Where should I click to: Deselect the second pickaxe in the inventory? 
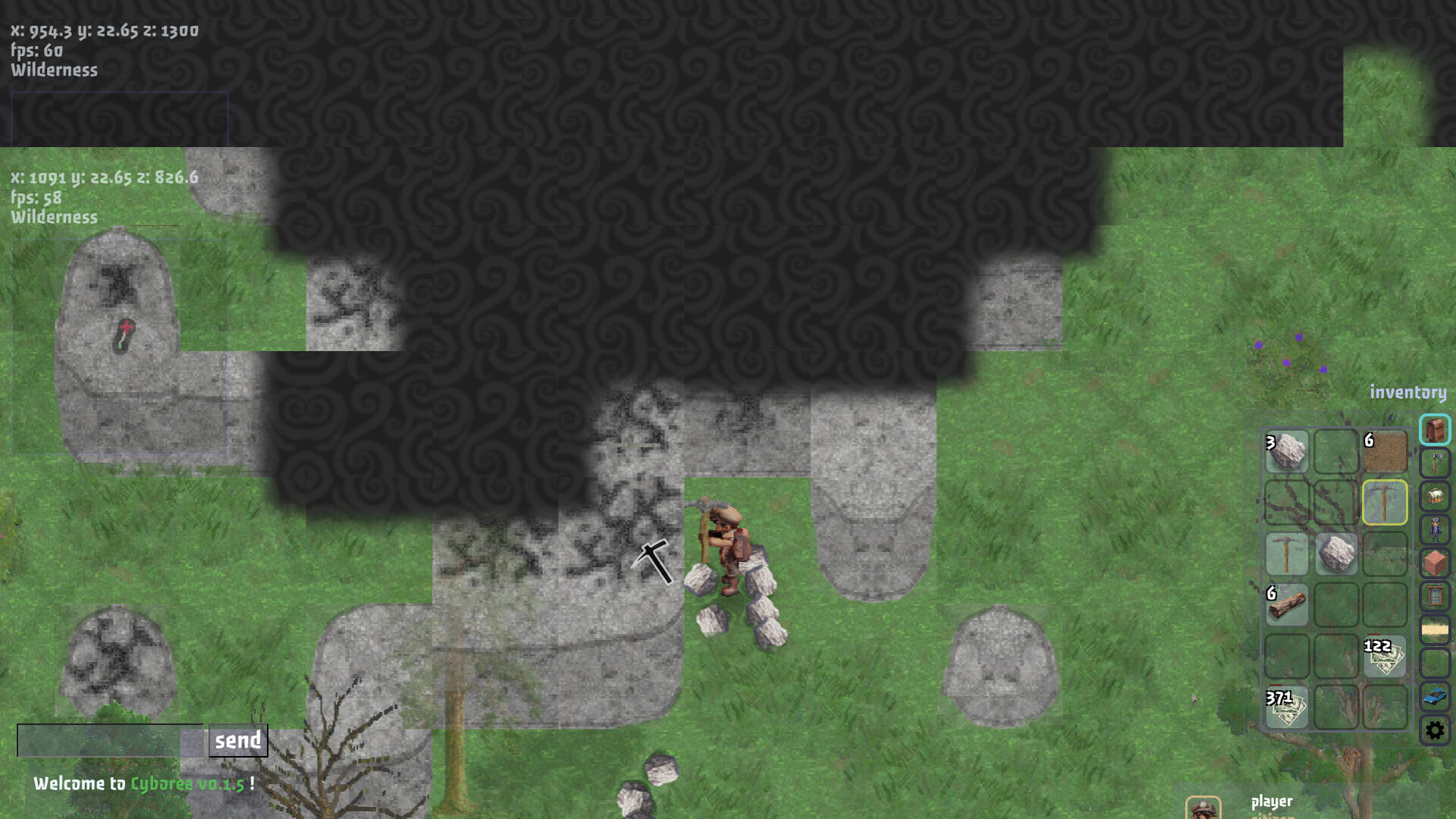point(1287,552)
